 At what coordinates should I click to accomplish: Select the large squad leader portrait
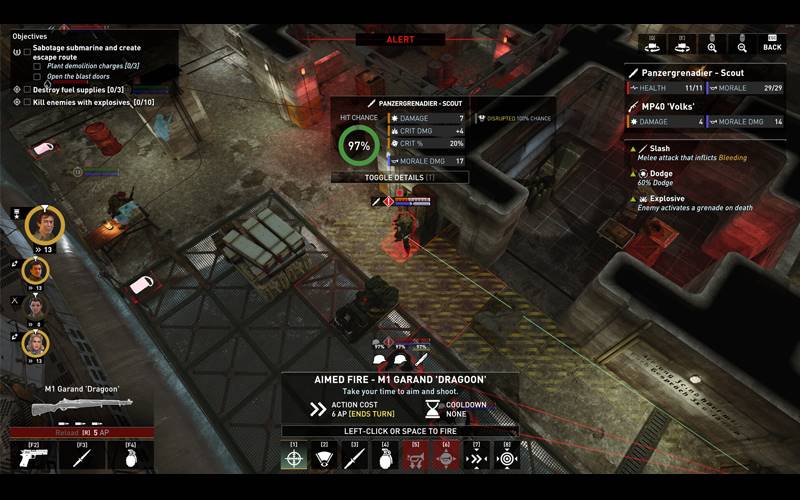coord(44,223)
